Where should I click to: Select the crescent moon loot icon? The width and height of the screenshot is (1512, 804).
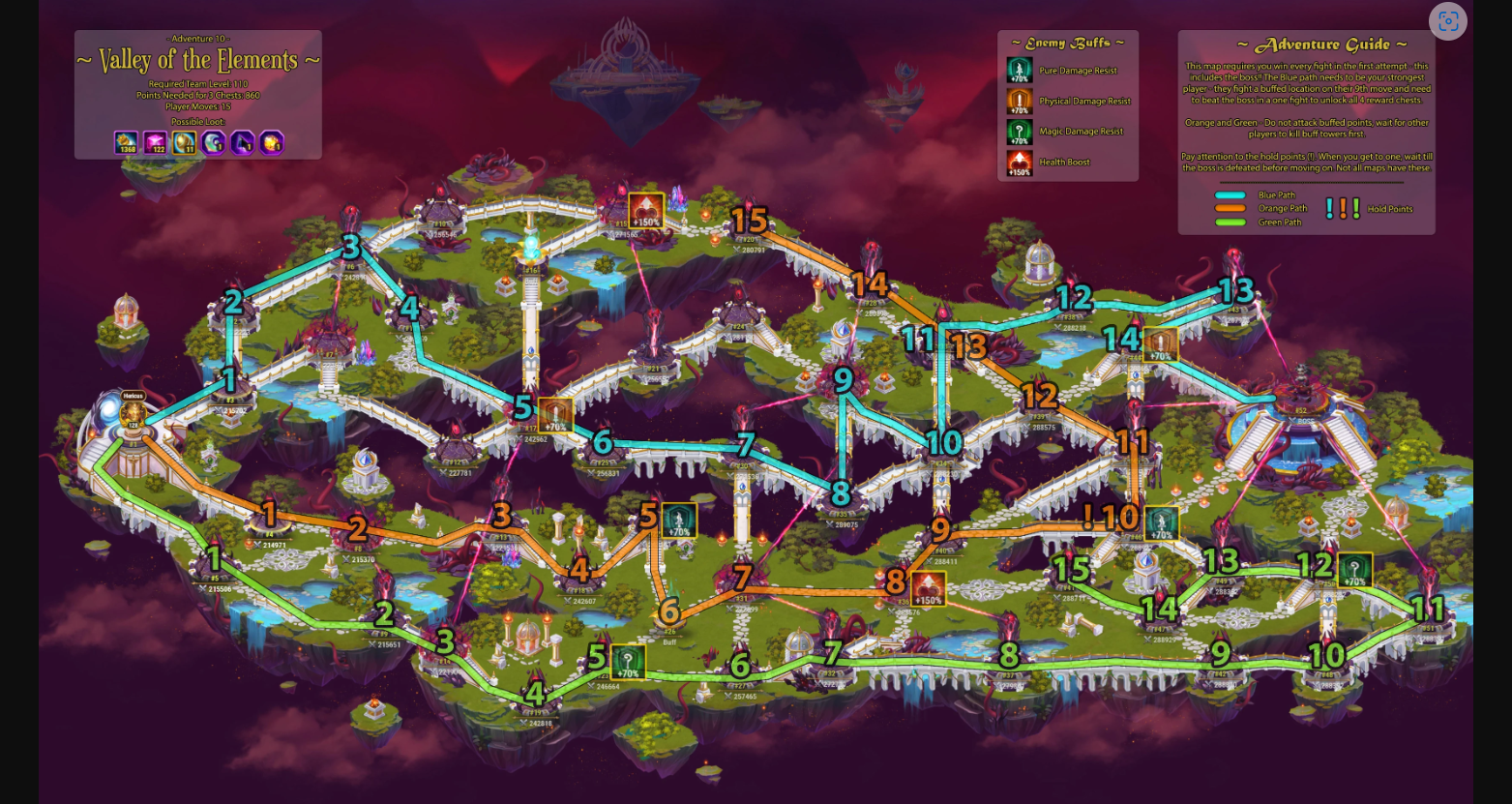[x=214, y=143]
